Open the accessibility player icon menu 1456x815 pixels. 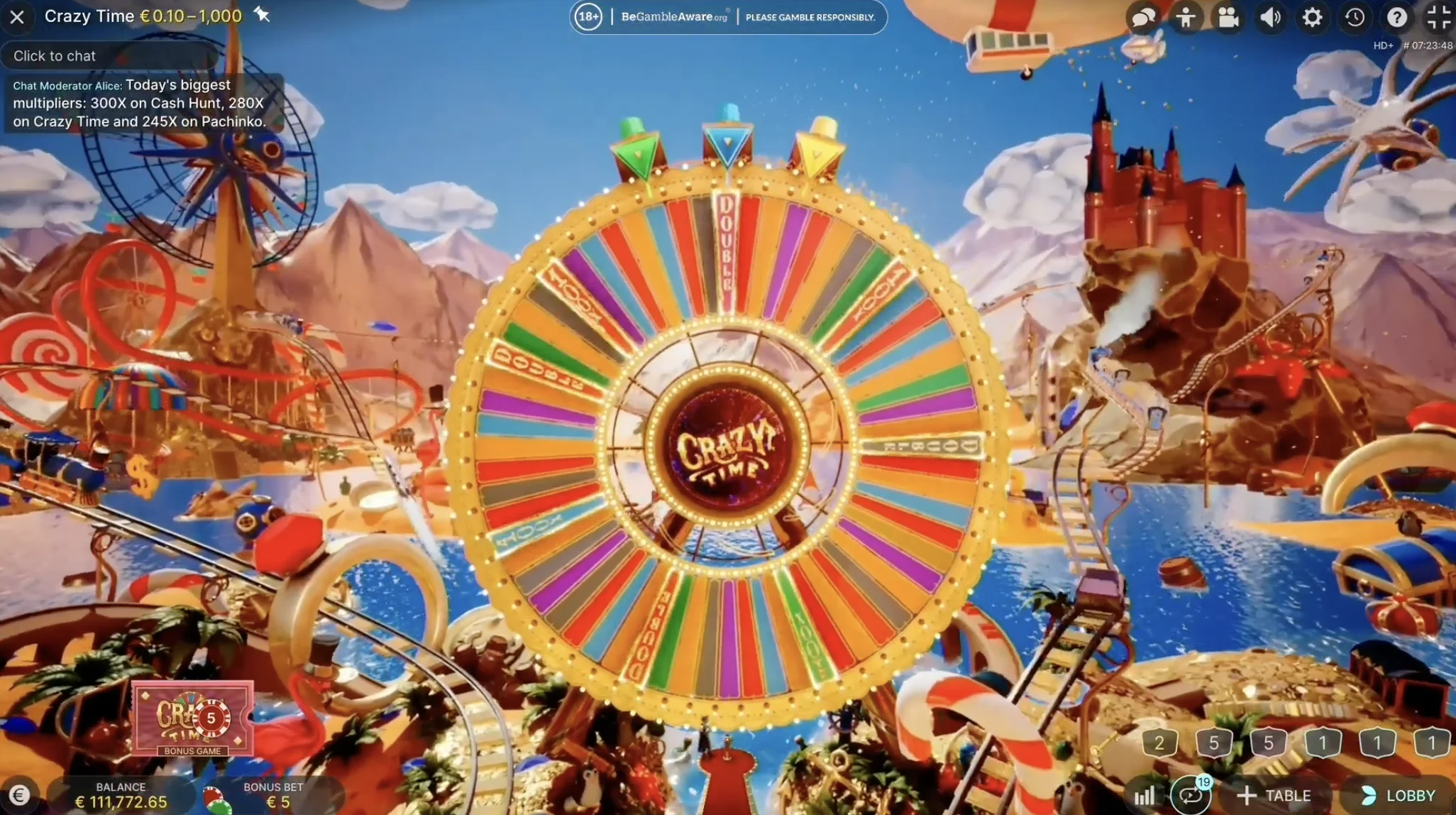pyautogui.click(x=1187, y=18)
